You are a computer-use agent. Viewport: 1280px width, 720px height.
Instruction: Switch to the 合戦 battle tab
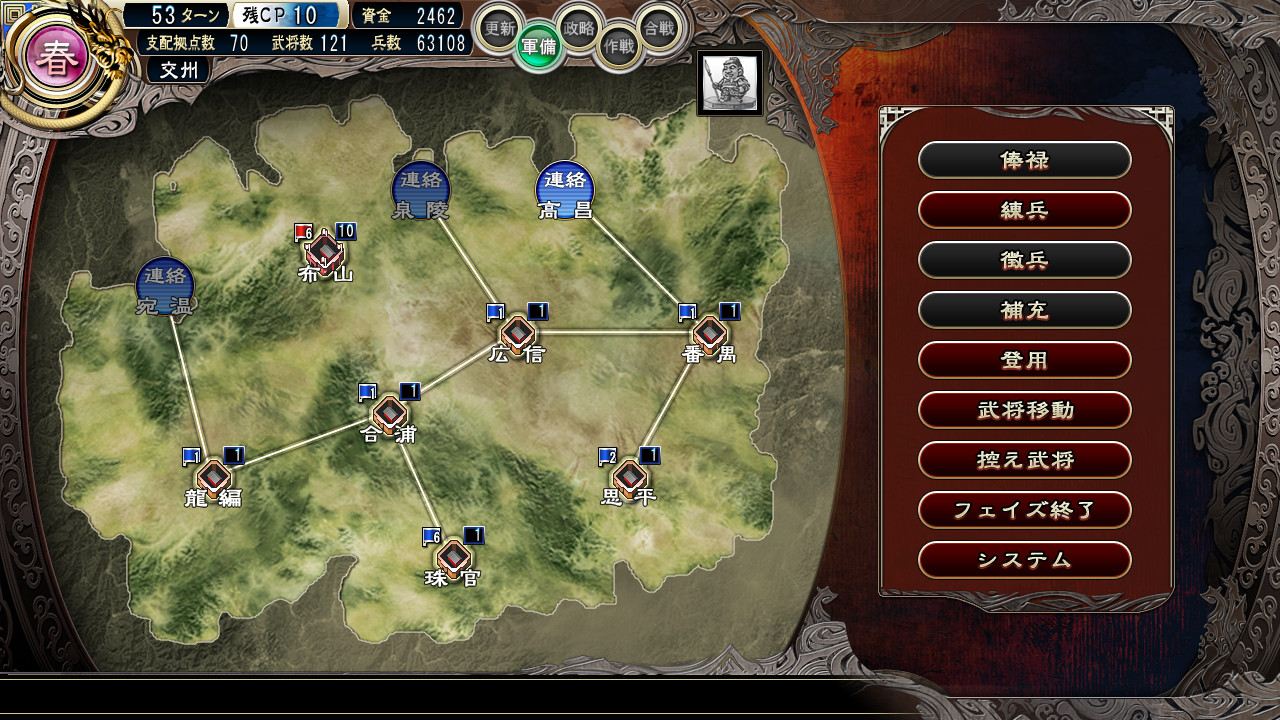tap(659, 29)
